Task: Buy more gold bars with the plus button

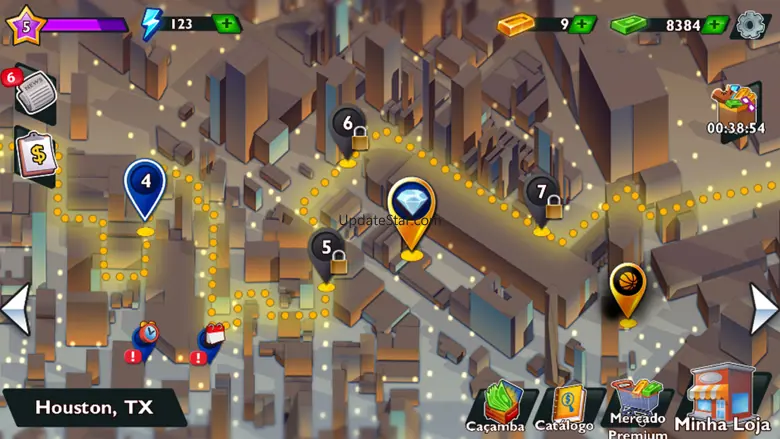Action: (x=584, y=24)
